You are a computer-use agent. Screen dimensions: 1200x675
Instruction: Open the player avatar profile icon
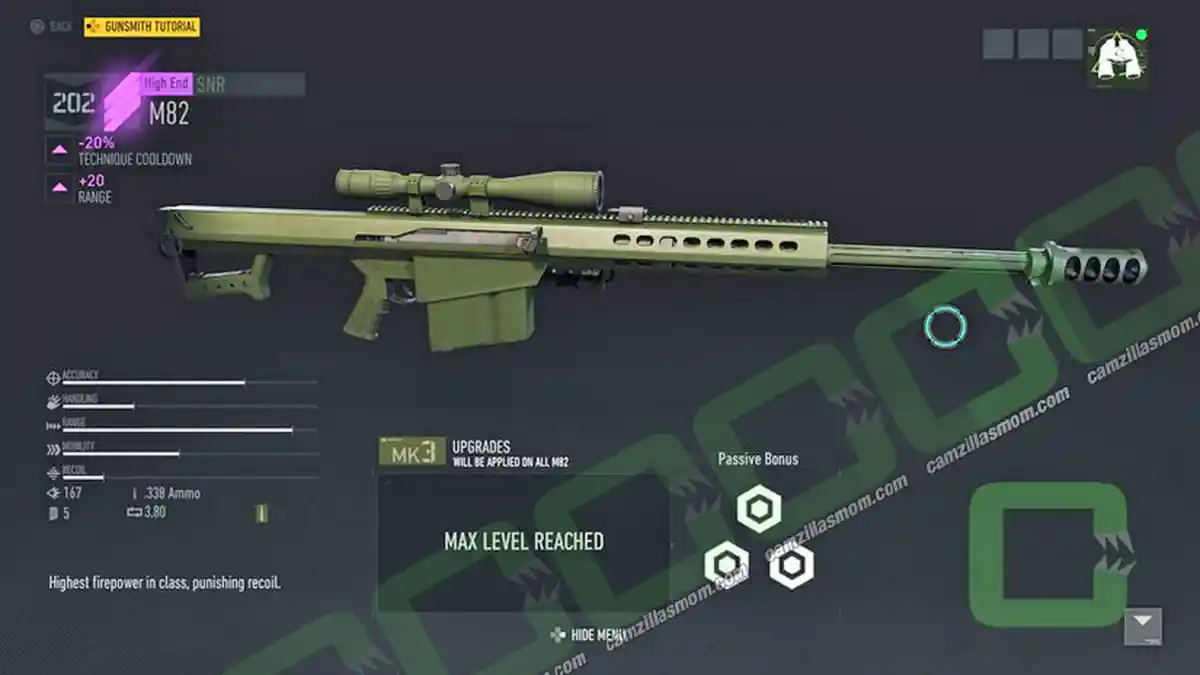pyautogui.click(x=1117, y=56)
